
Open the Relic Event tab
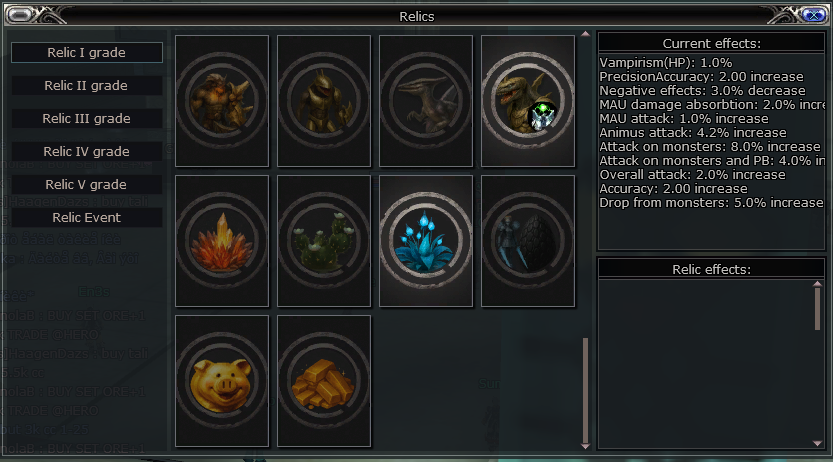87,217
